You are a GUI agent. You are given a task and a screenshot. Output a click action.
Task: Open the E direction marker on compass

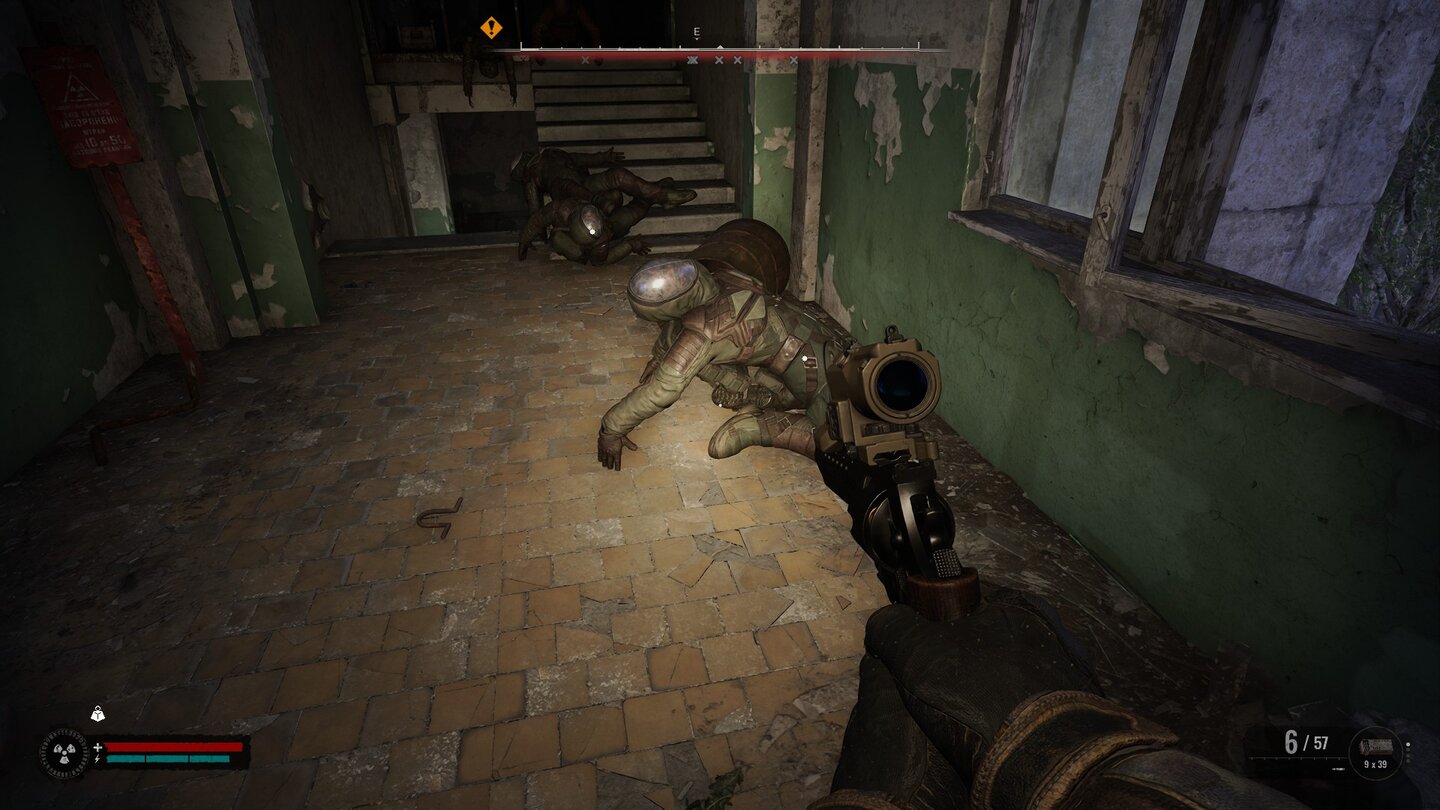point(697,33)
